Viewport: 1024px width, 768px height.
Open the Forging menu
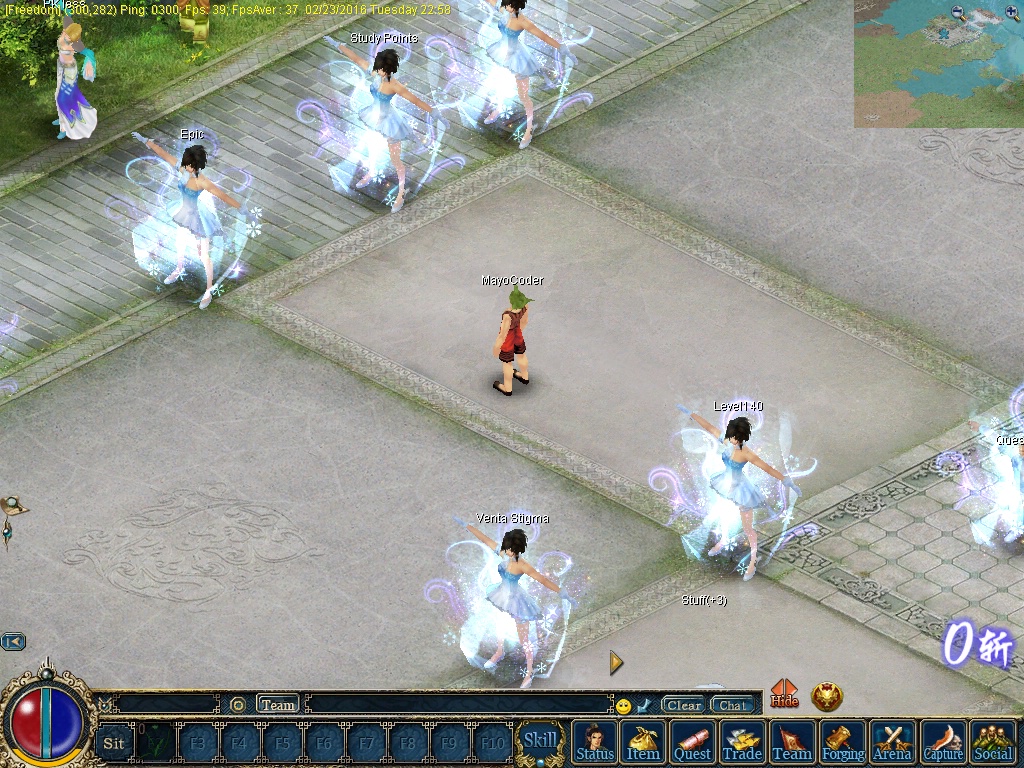pos(843,742)
